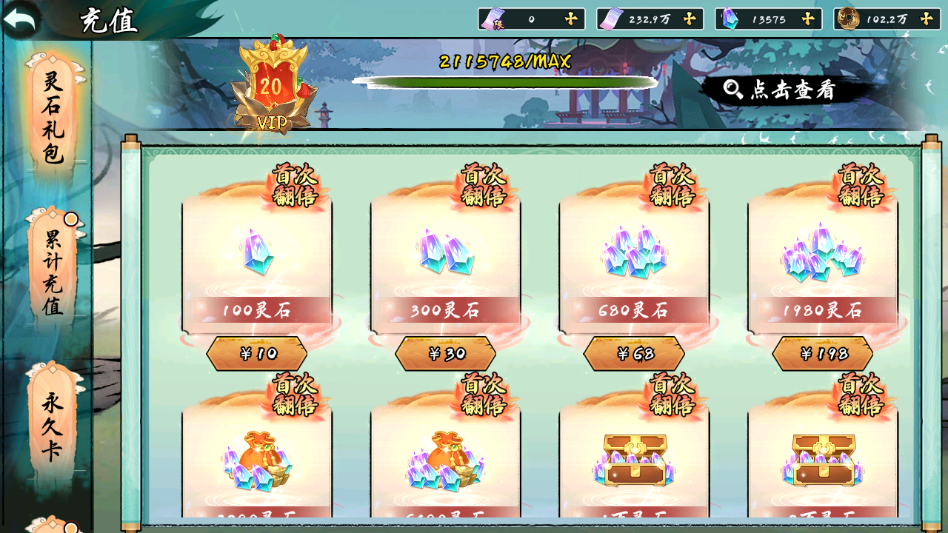Buy the ¥10 price button
This screenshot has width=948, height=533.
tap(257, 354)
